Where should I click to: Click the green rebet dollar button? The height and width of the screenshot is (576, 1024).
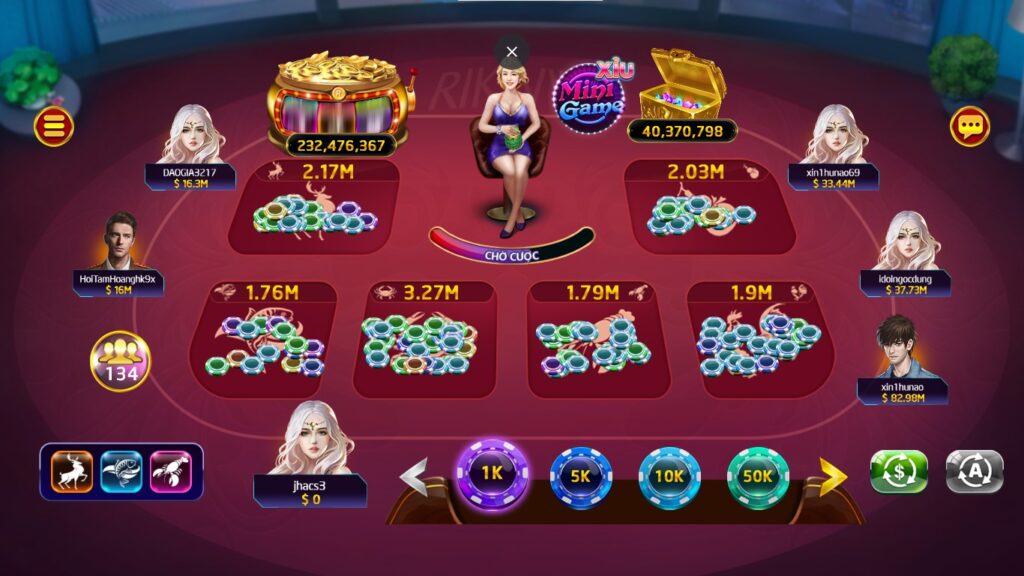coord(898,471)
